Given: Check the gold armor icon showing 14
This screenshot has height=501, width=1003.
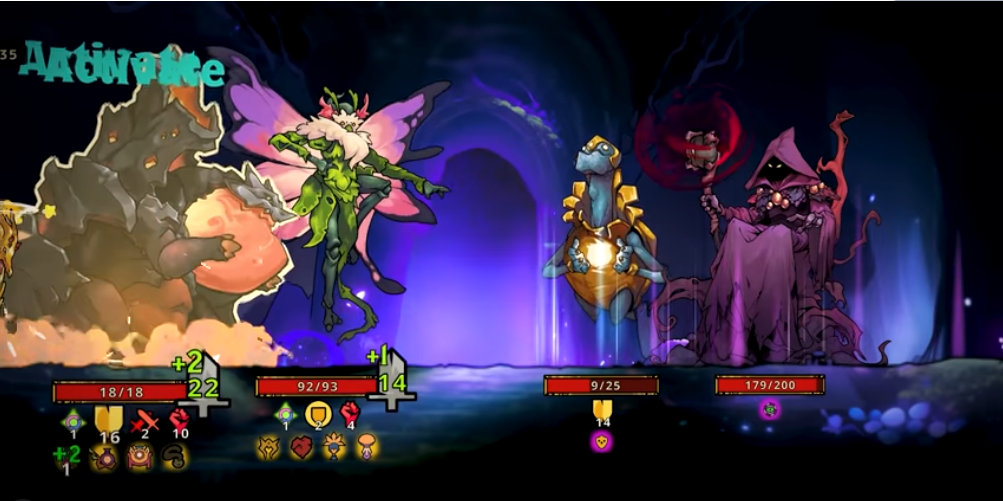Looking at the screenshot, I should coord(601,411).
